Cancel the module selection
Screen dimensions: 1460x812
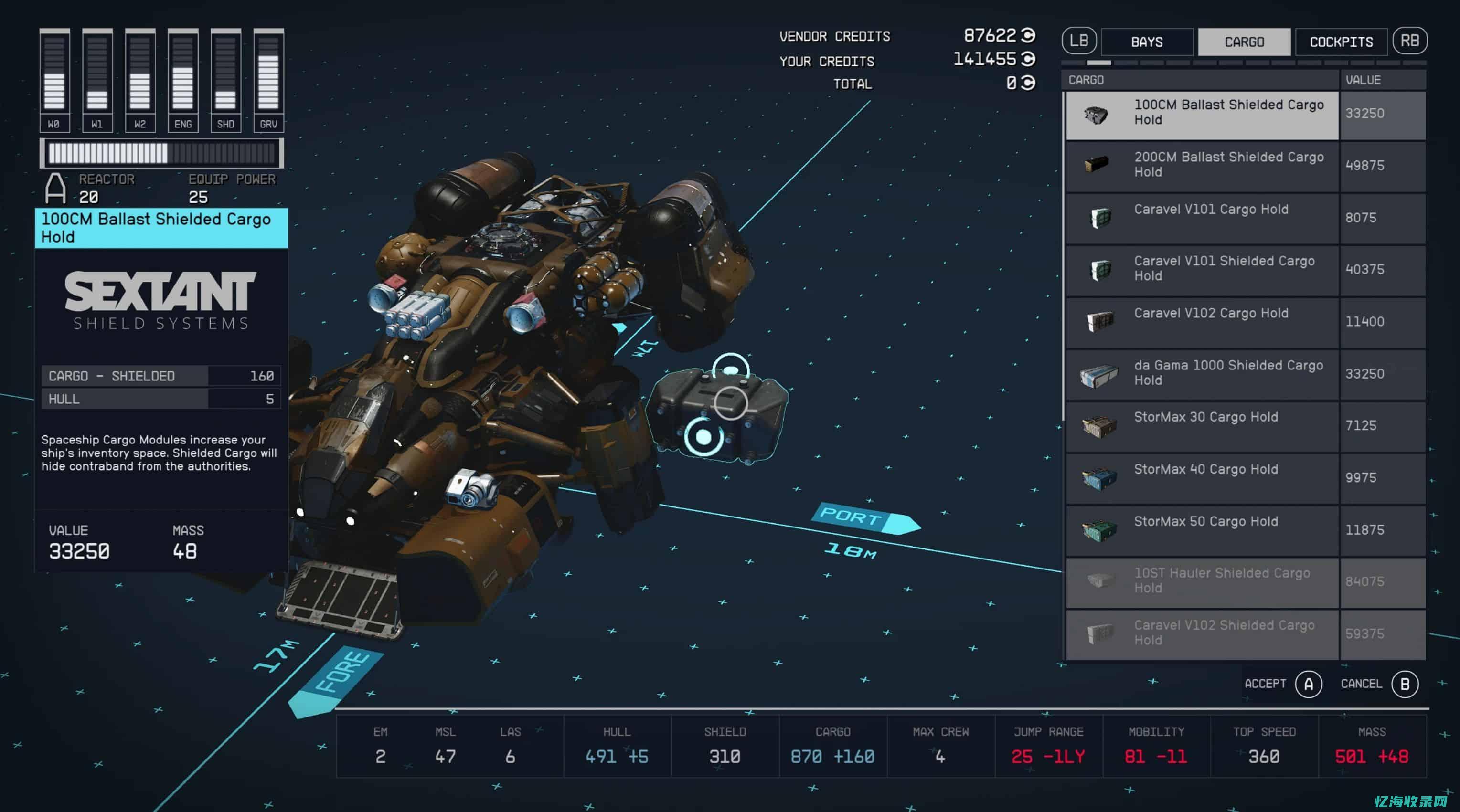1405,684
